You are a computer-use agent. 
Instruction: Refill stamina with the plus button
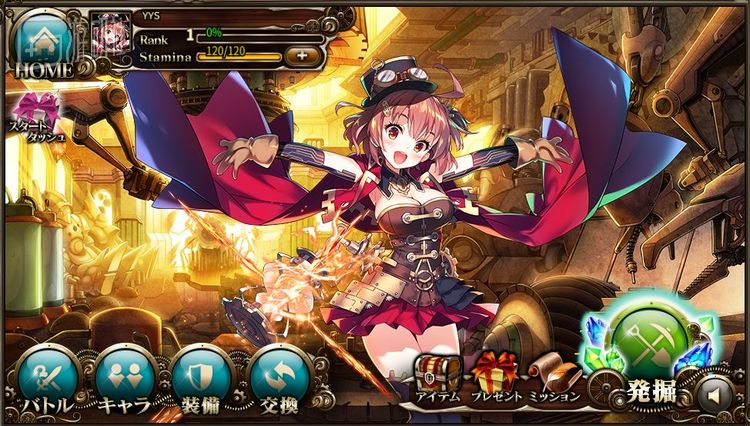tap(303, 55)
